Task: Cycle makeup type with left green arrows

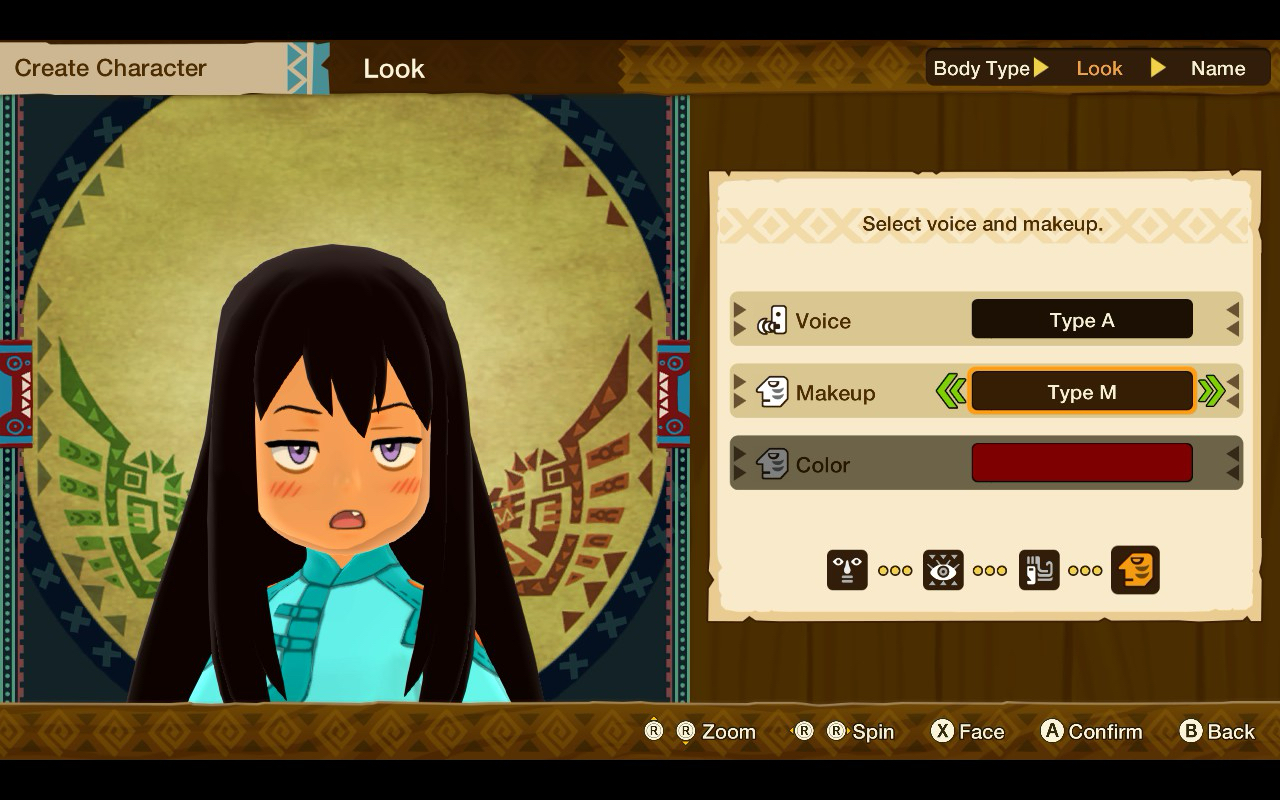Action: [950, 392]
